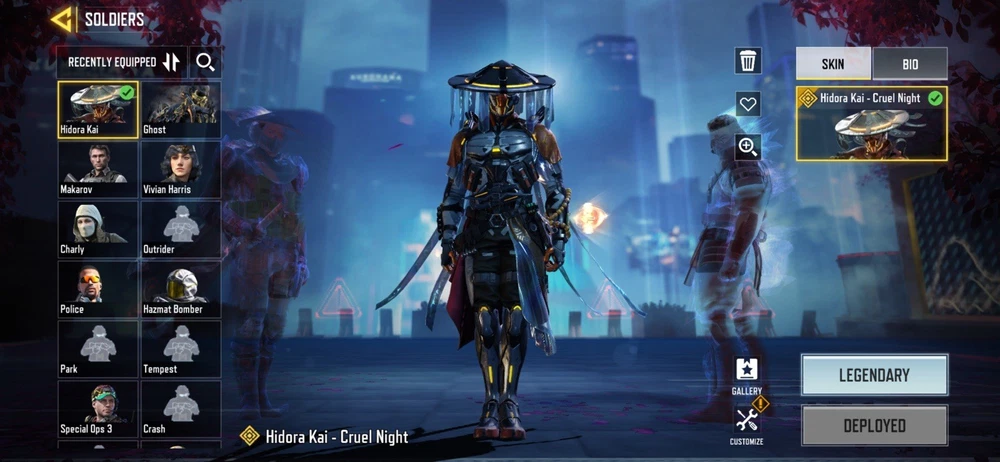Choose the Outrider soldier slot

[x=180, y=229]
